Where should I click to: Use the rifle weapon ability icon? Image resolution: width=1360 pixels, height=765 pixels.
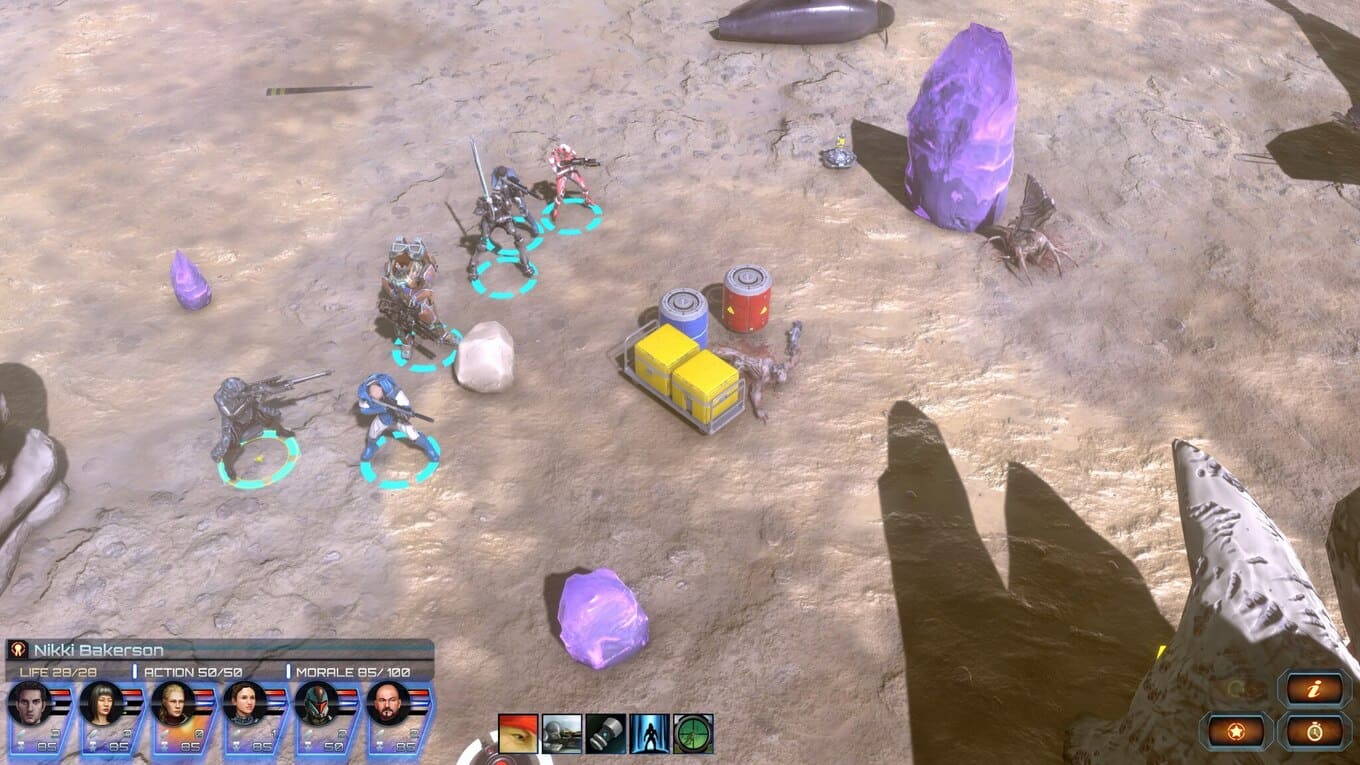(562, 733)
